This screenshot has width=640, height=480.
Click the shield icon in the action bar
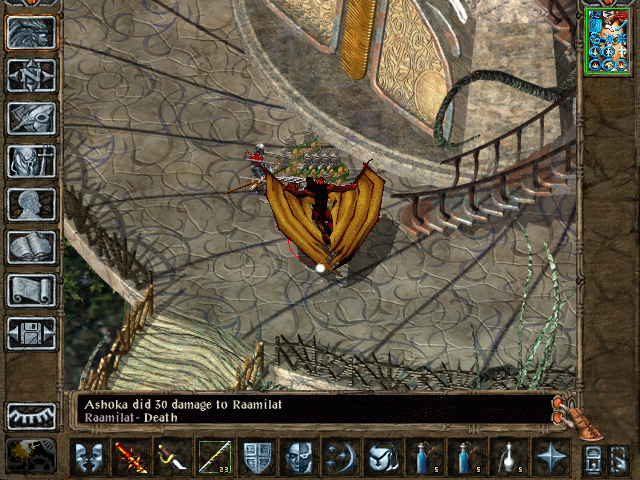coord(257,458)
